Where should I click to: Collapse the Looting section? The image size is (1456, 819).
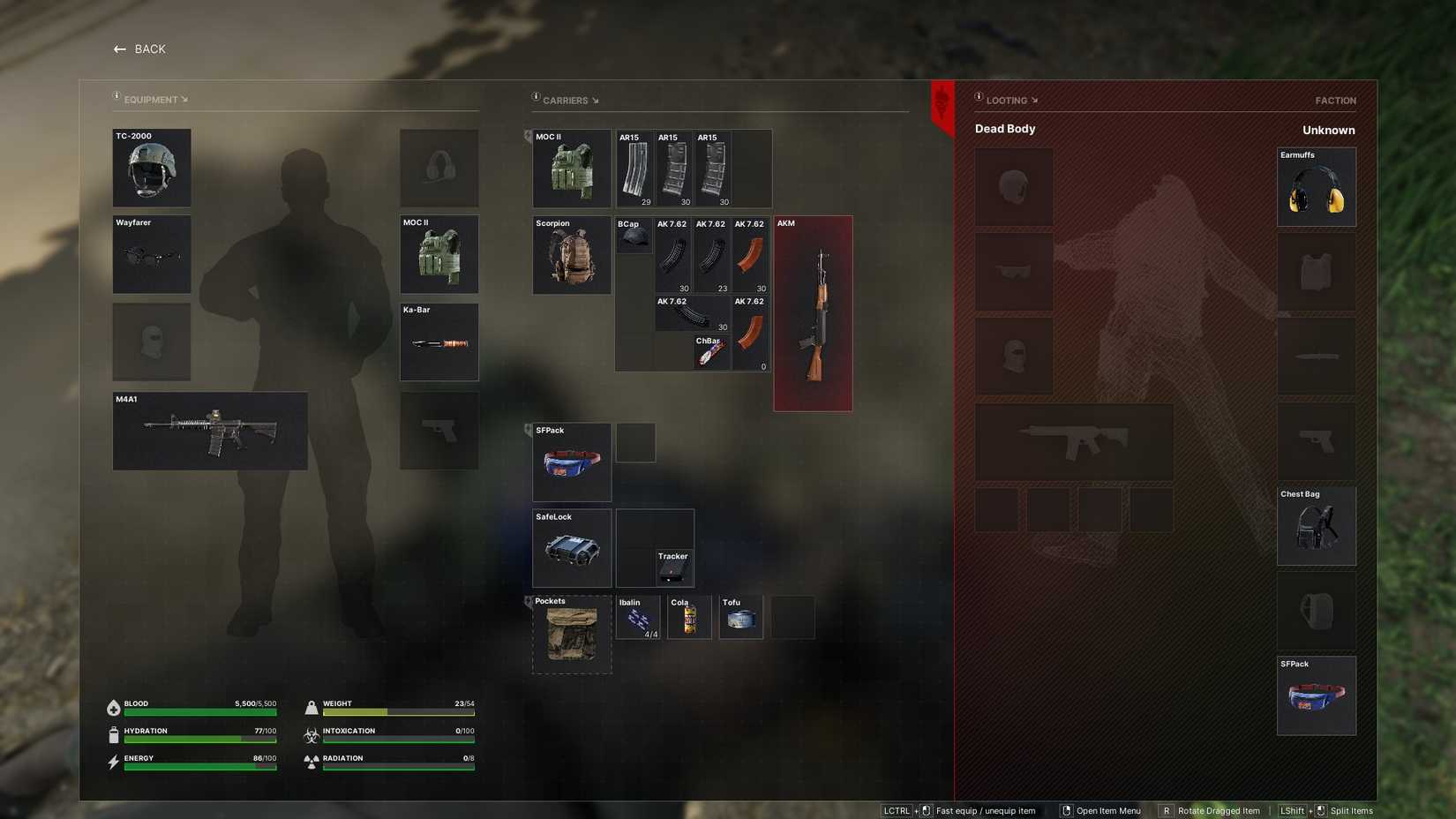1036,100
